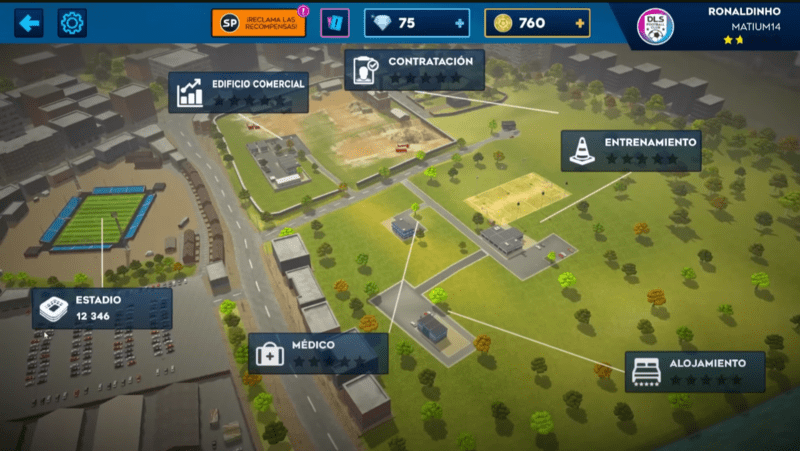This screenshot has width=800, height=451.
Task: Open the gear settings menu
Action: [x=72, y=23]
